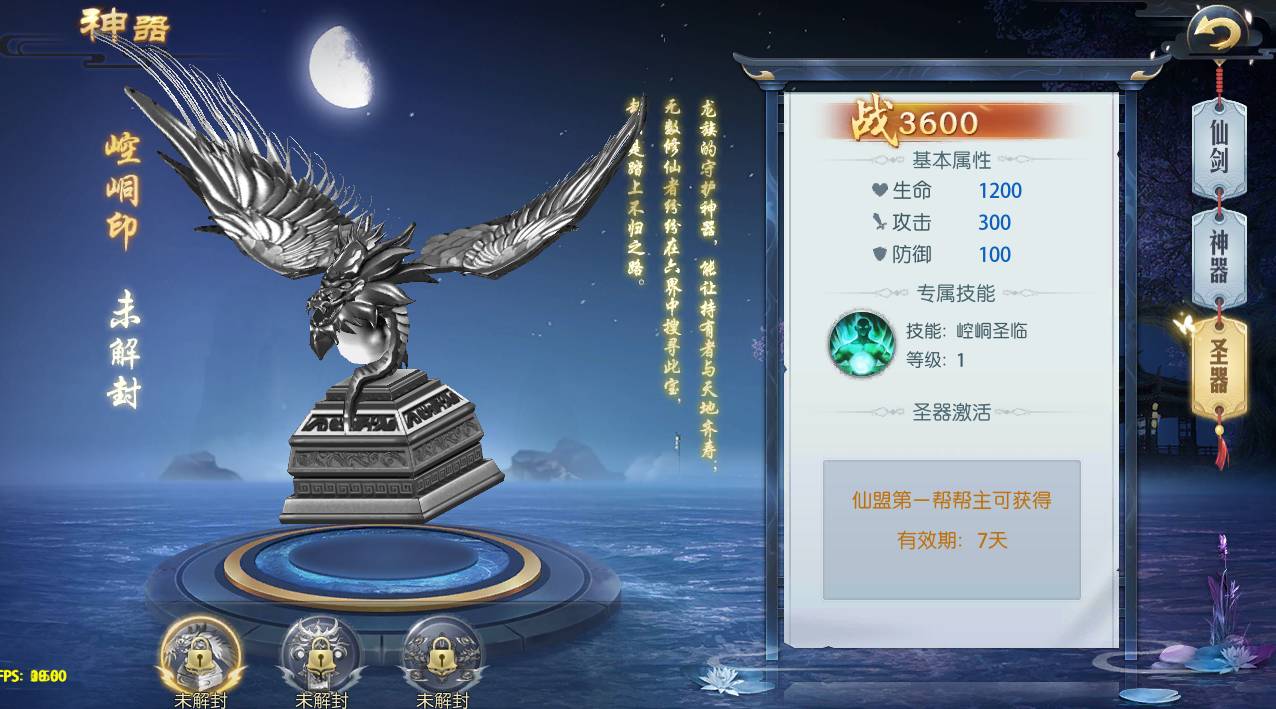View the 崆峒圣临 skill icon
The image size is (1276, 709).
861,345
